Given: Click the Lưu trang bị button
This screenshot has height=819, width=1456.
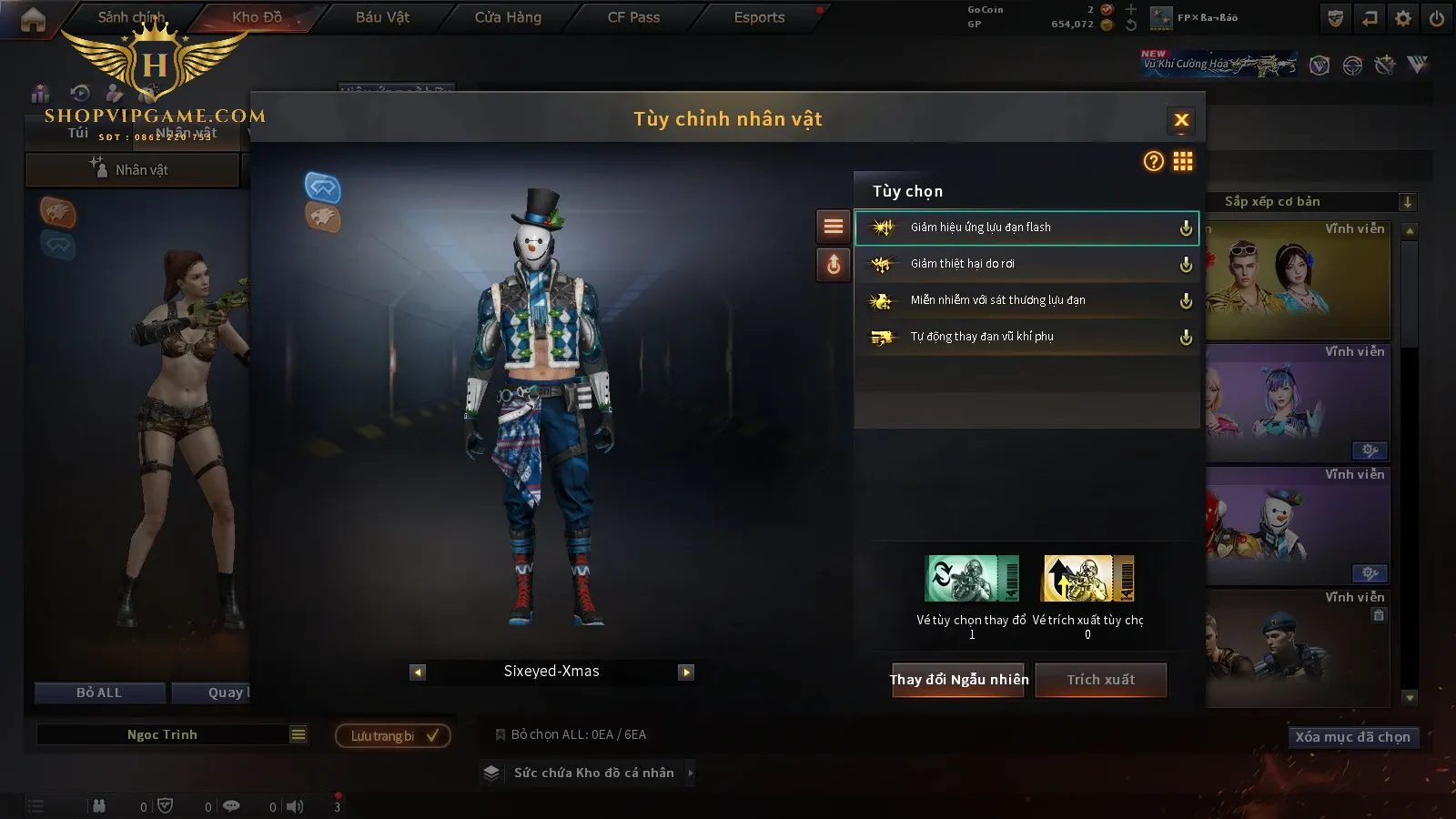Looking at the screenshot, I should [393, 735].
